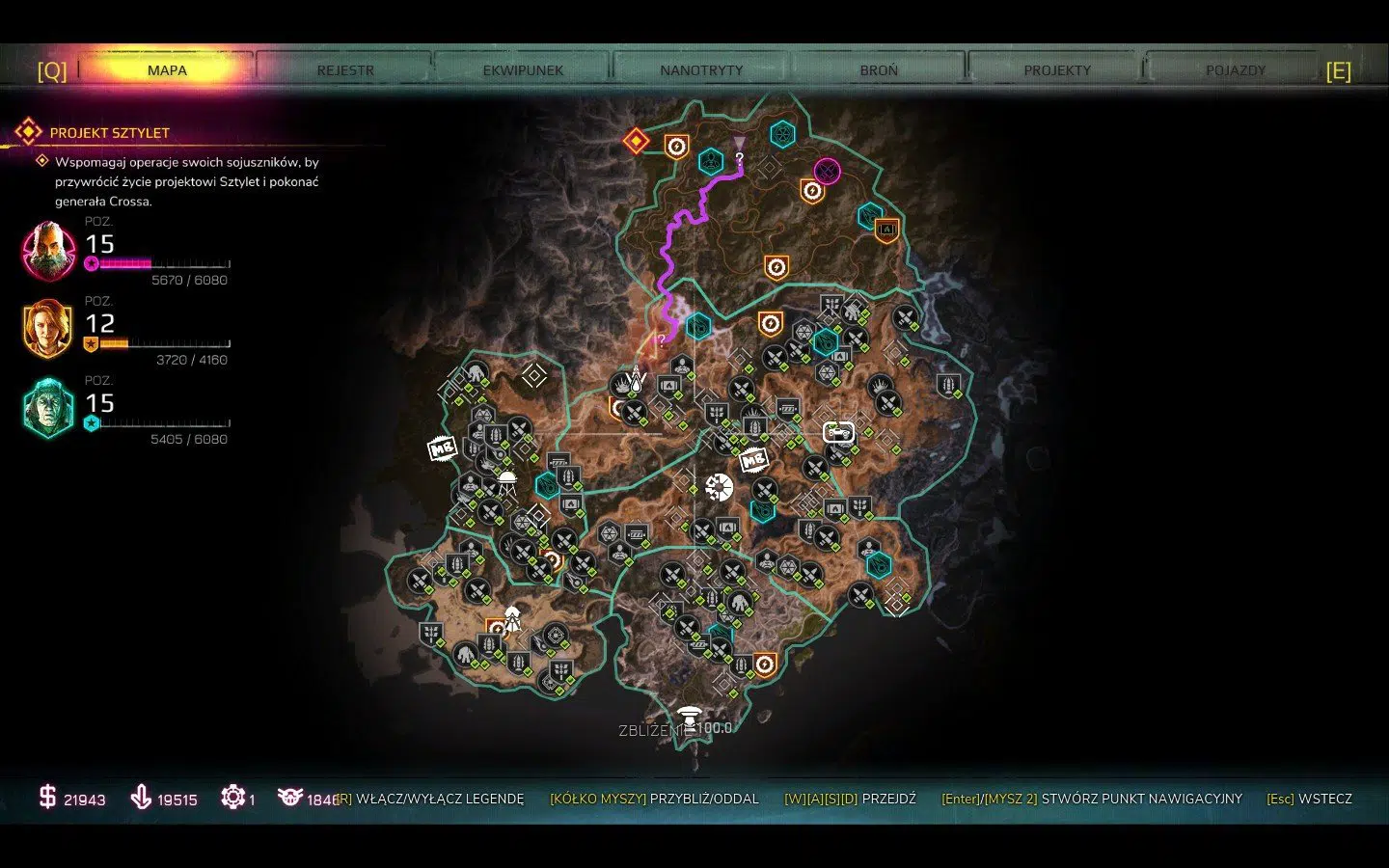Click the question mark waypoint at route end
The image size is (1389, 868).
(x=740, y=157)
